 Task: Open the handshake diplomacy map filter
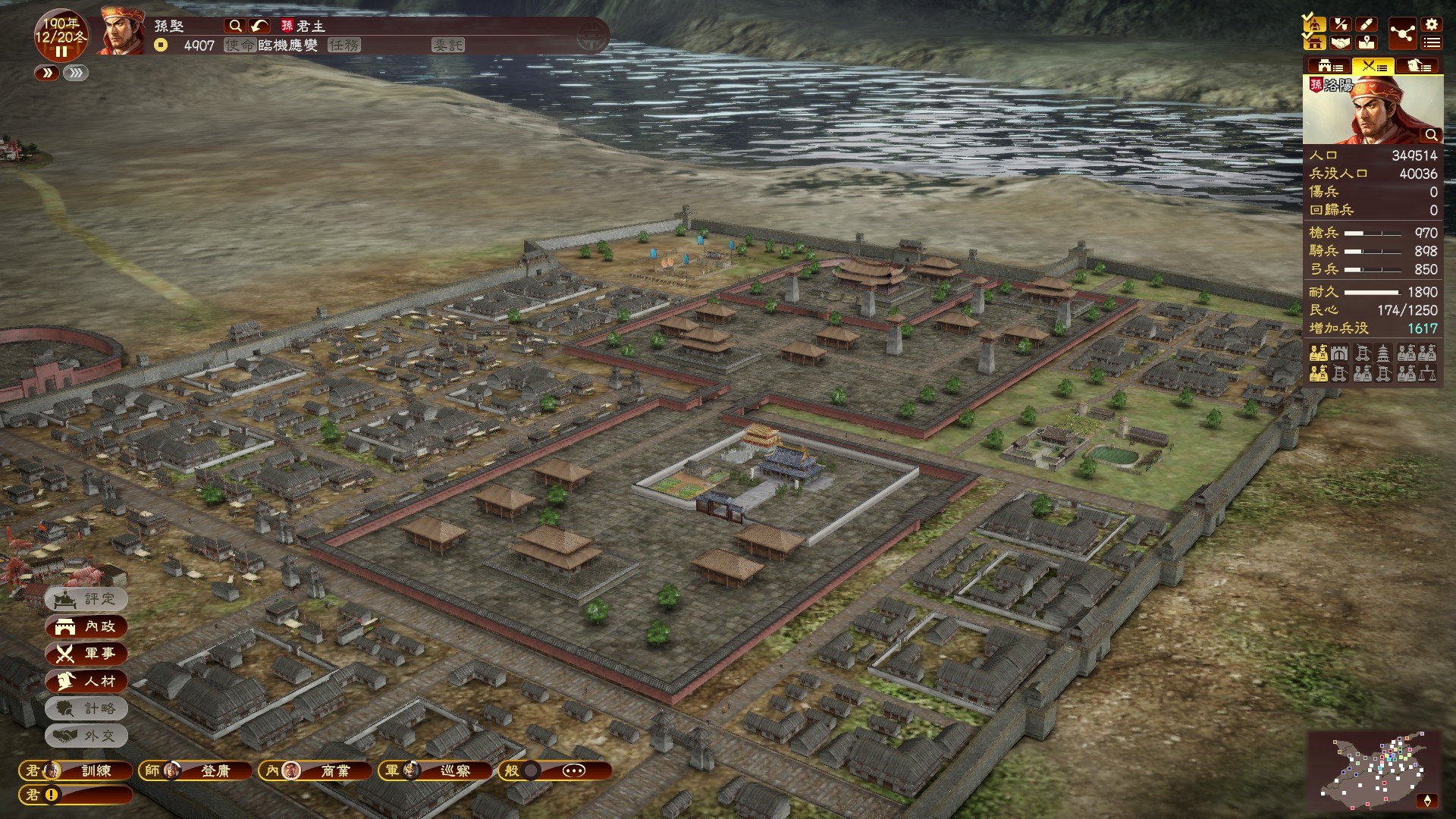[1340, 43]
